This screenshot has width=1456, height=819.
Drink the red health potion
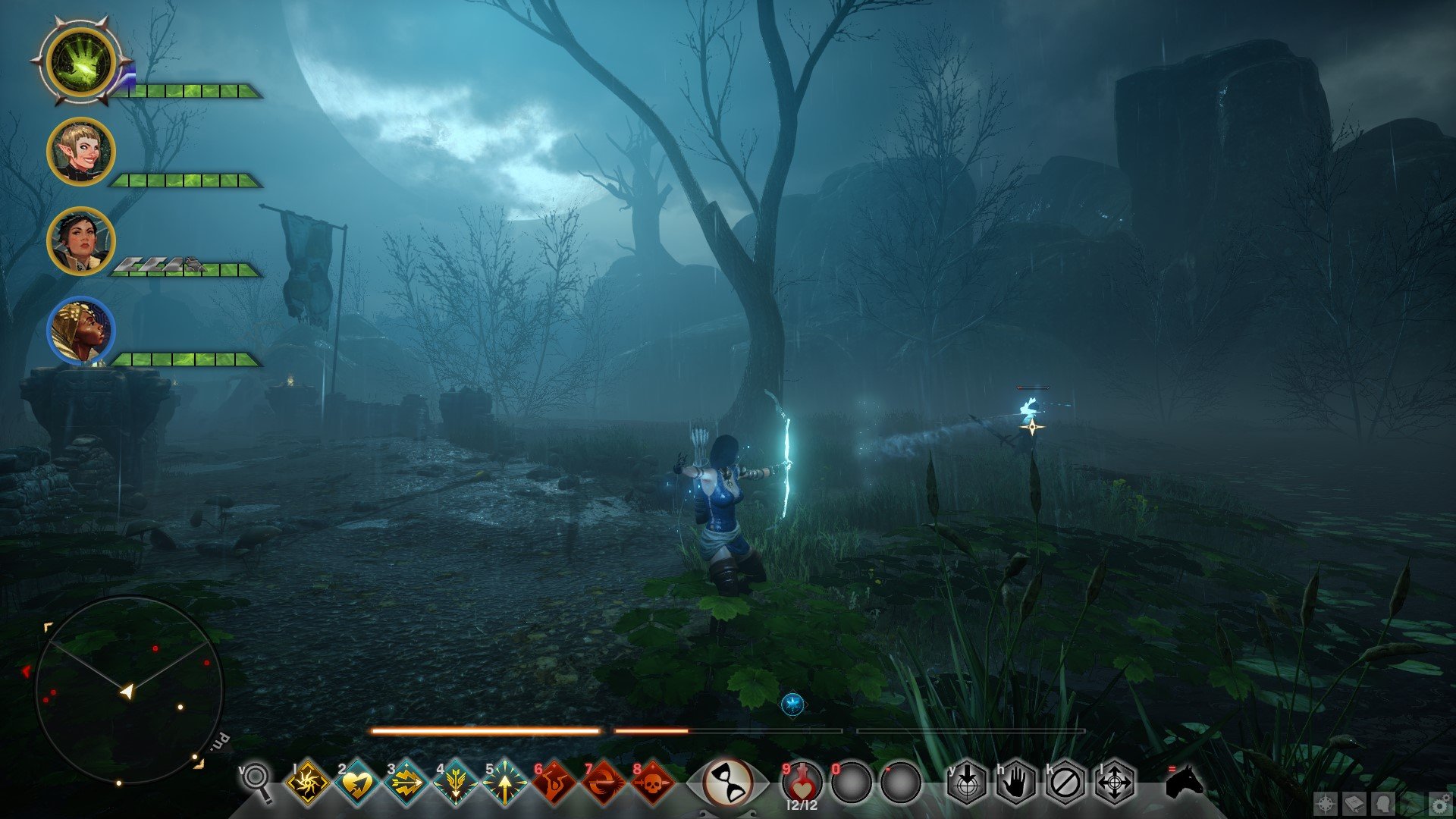coord(802,781)
